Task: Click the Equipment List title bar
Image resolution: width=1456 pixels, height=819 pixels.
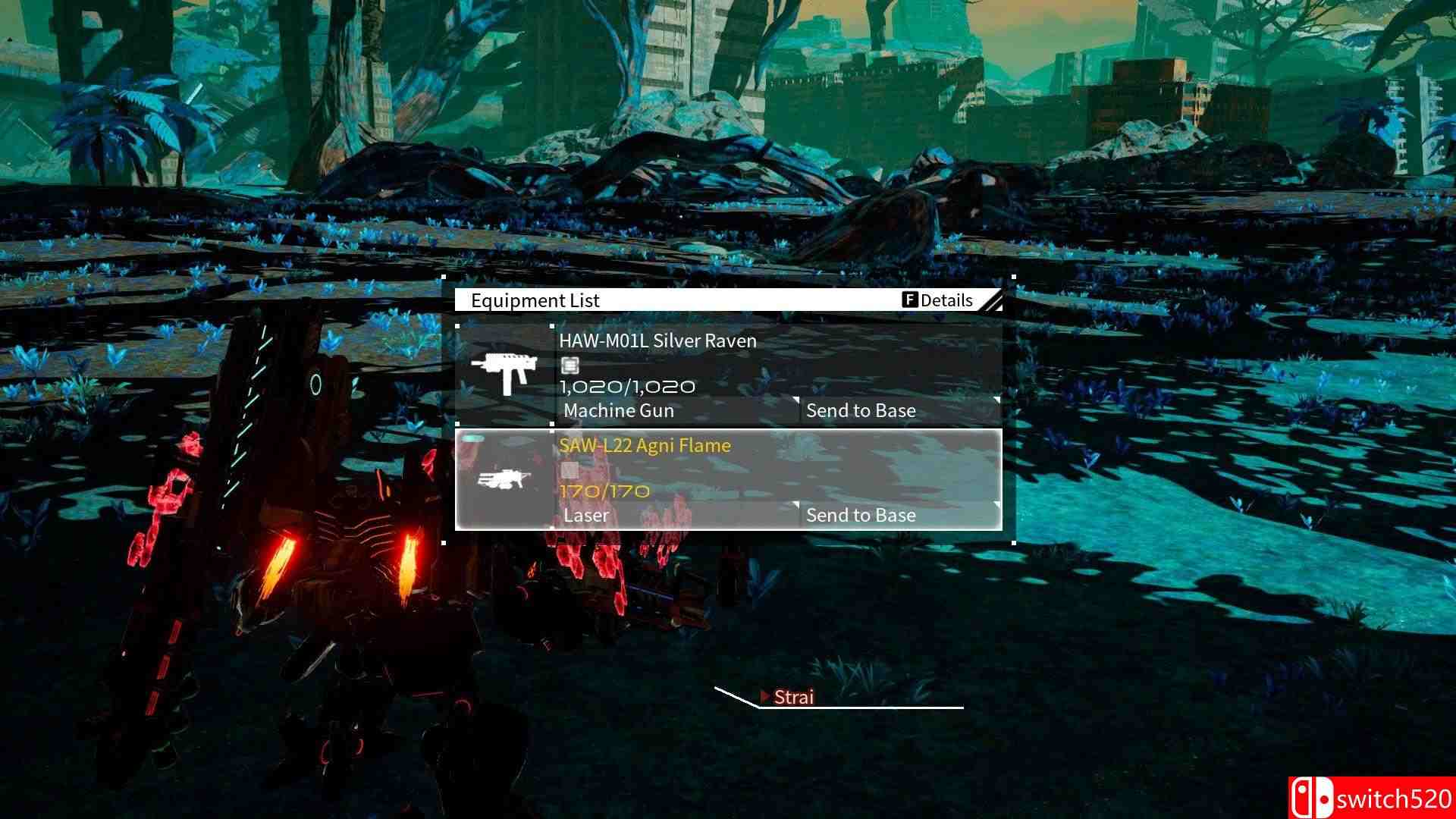Action: click(x=535, y=300)
